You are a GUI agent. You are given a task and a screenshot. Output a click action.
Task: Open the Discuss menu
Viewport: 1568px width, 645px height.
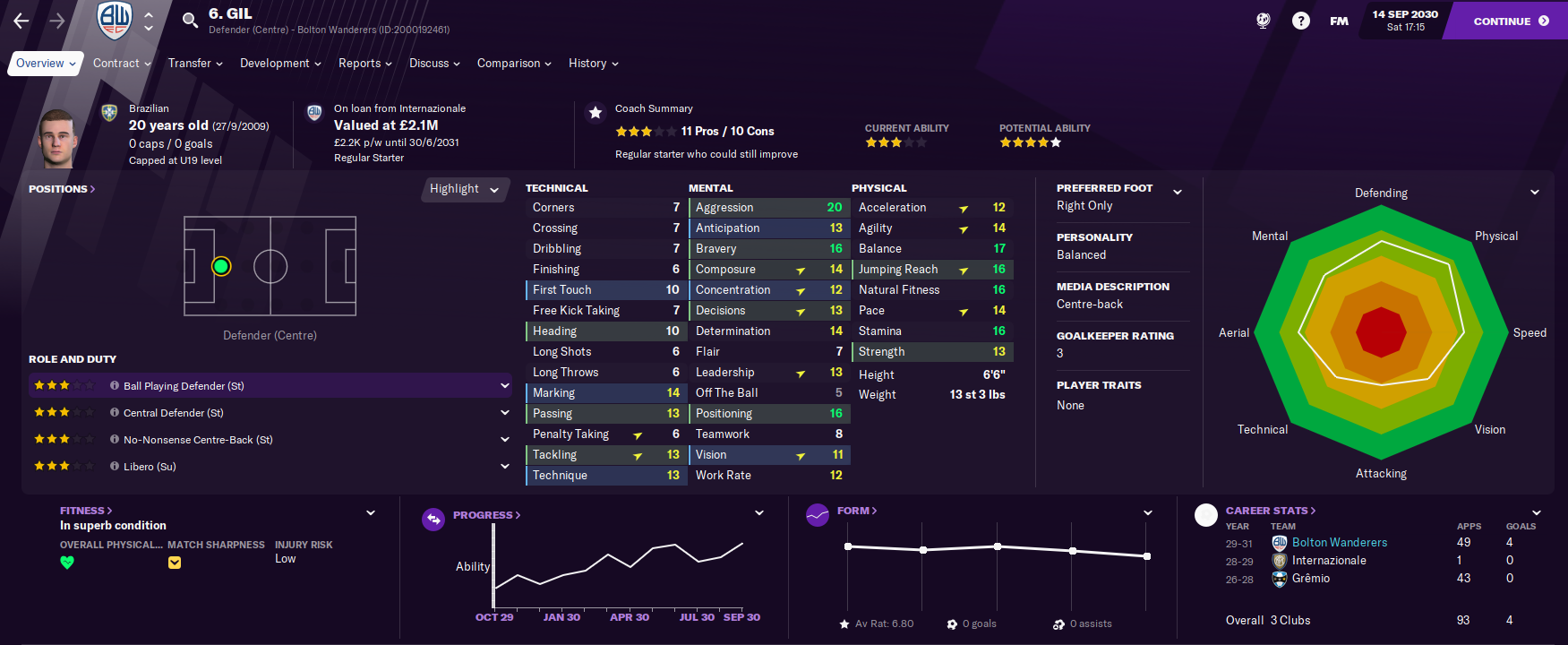tap(434, 64)
